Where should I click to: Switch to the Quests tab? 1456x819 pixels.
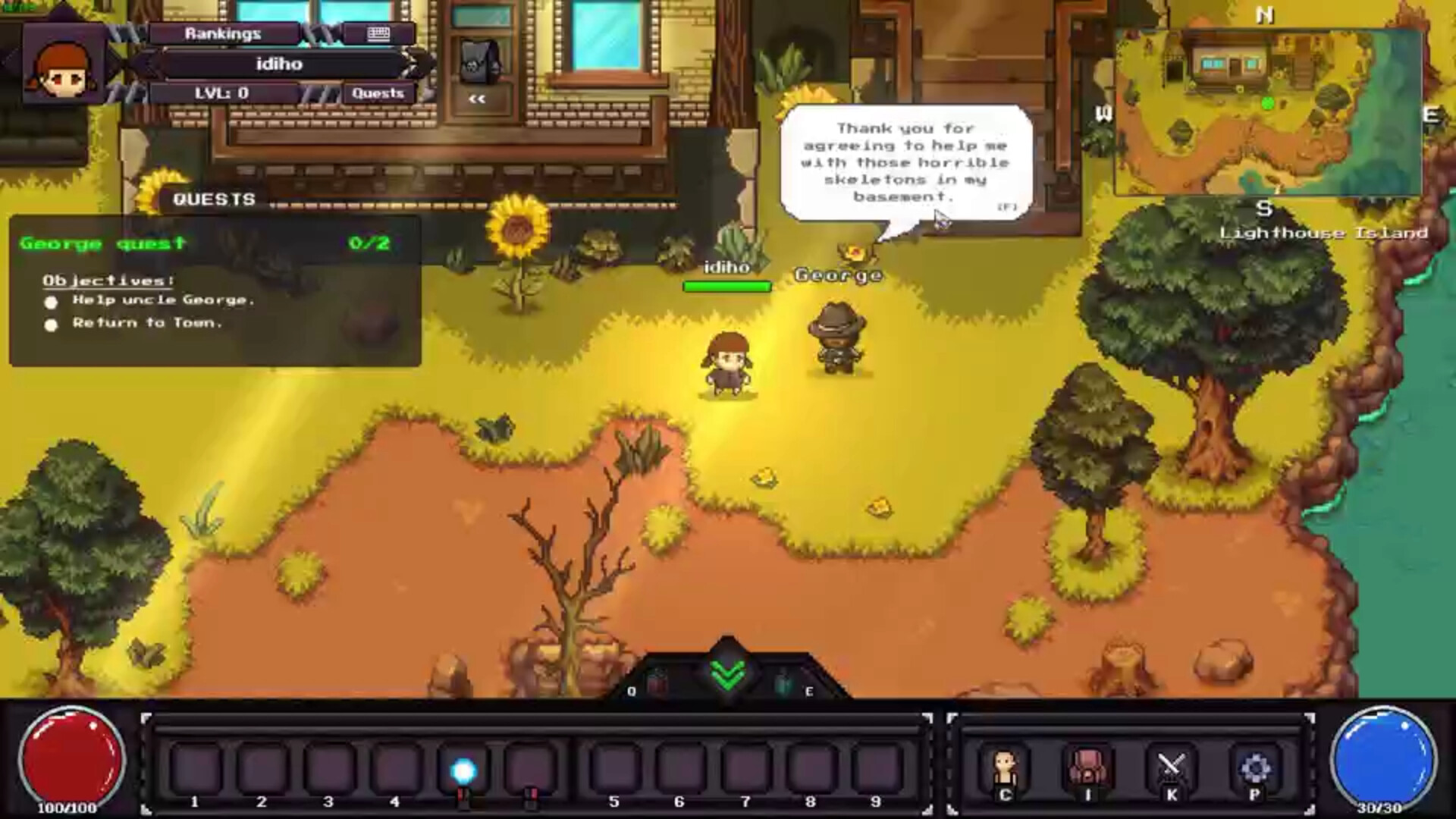click(378, 93)
